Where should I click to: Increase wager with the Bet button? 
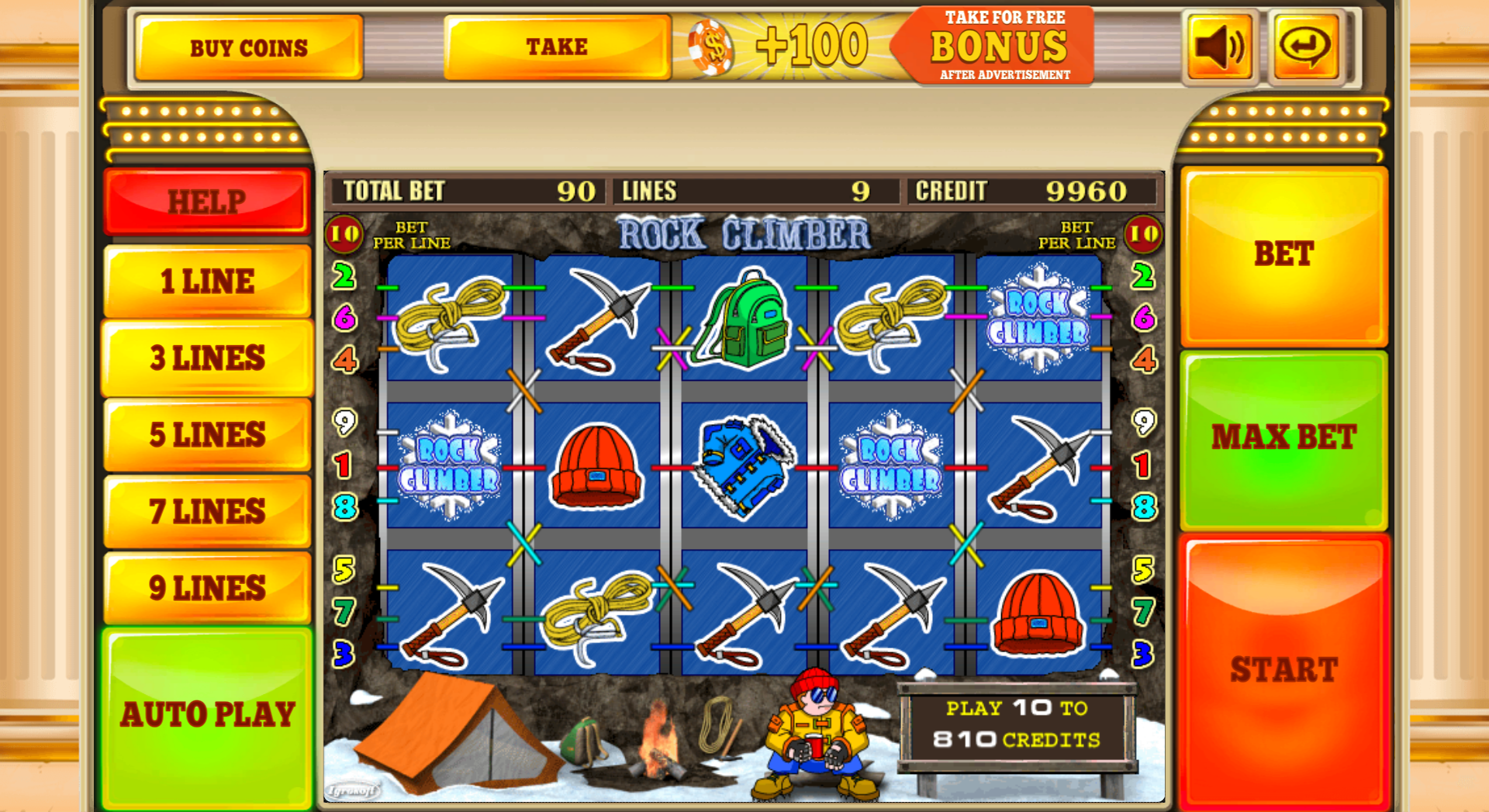tap(1283, 254)
